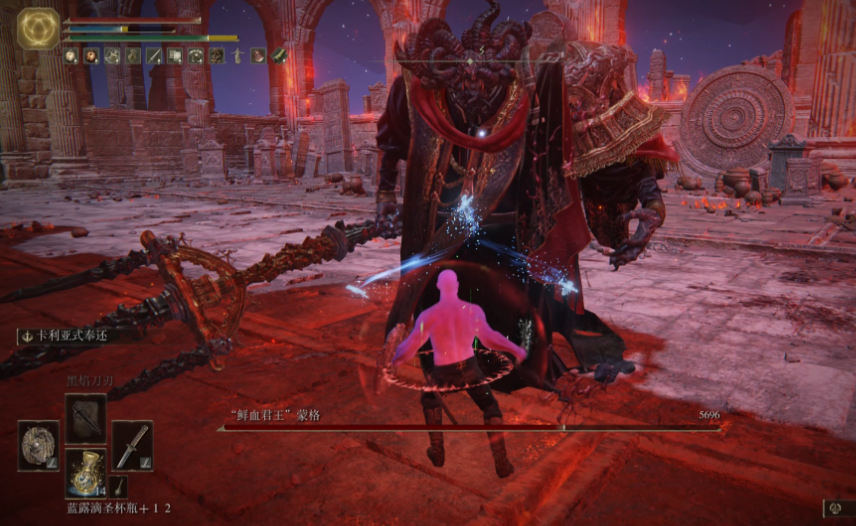856x526 pixels.
Task: Click the round shield left-hand slot
Action: click(x=38, y=444)
